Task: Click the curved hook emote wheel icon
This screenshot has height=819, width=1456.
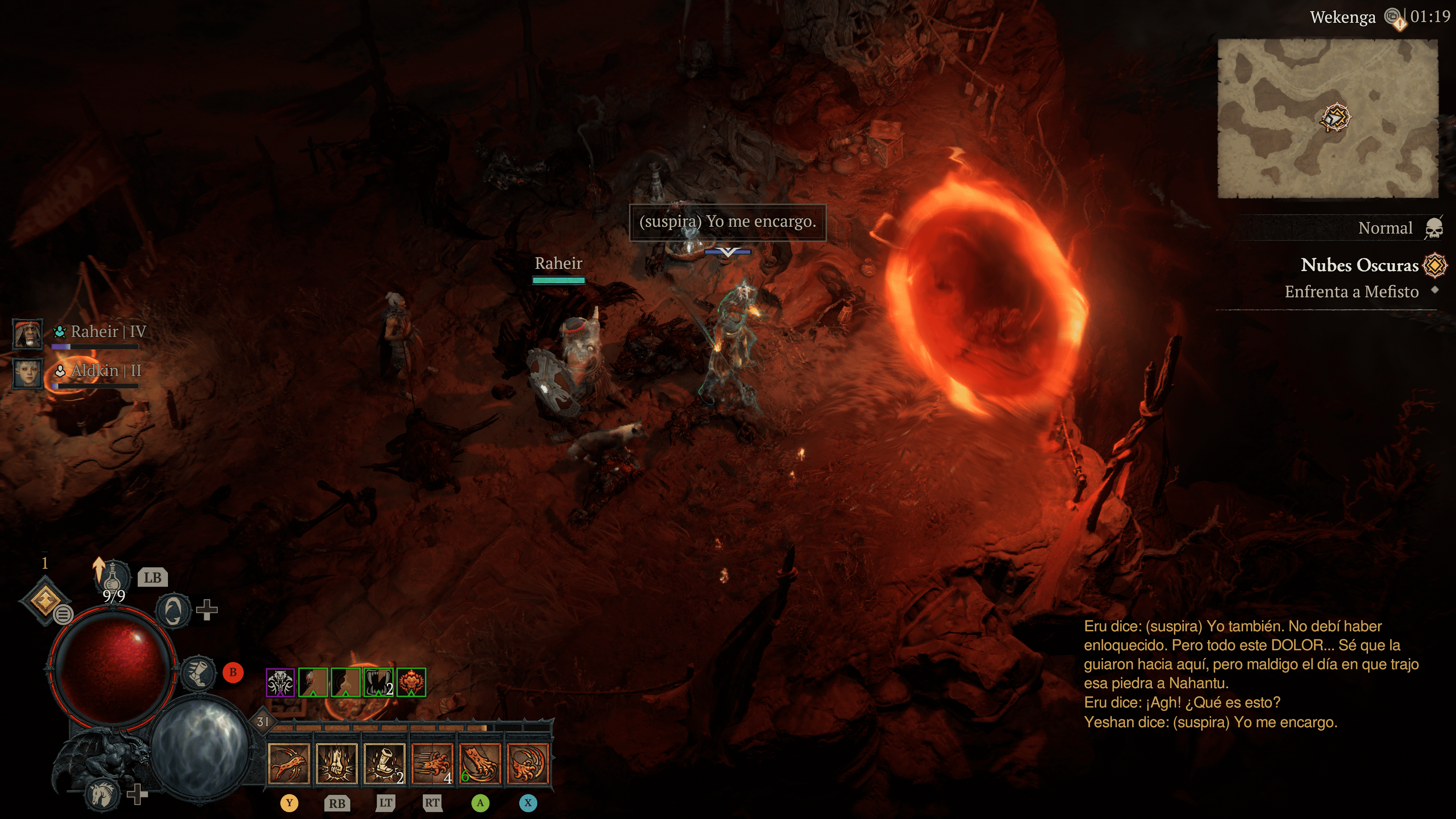Action: [x=173, y=610]
